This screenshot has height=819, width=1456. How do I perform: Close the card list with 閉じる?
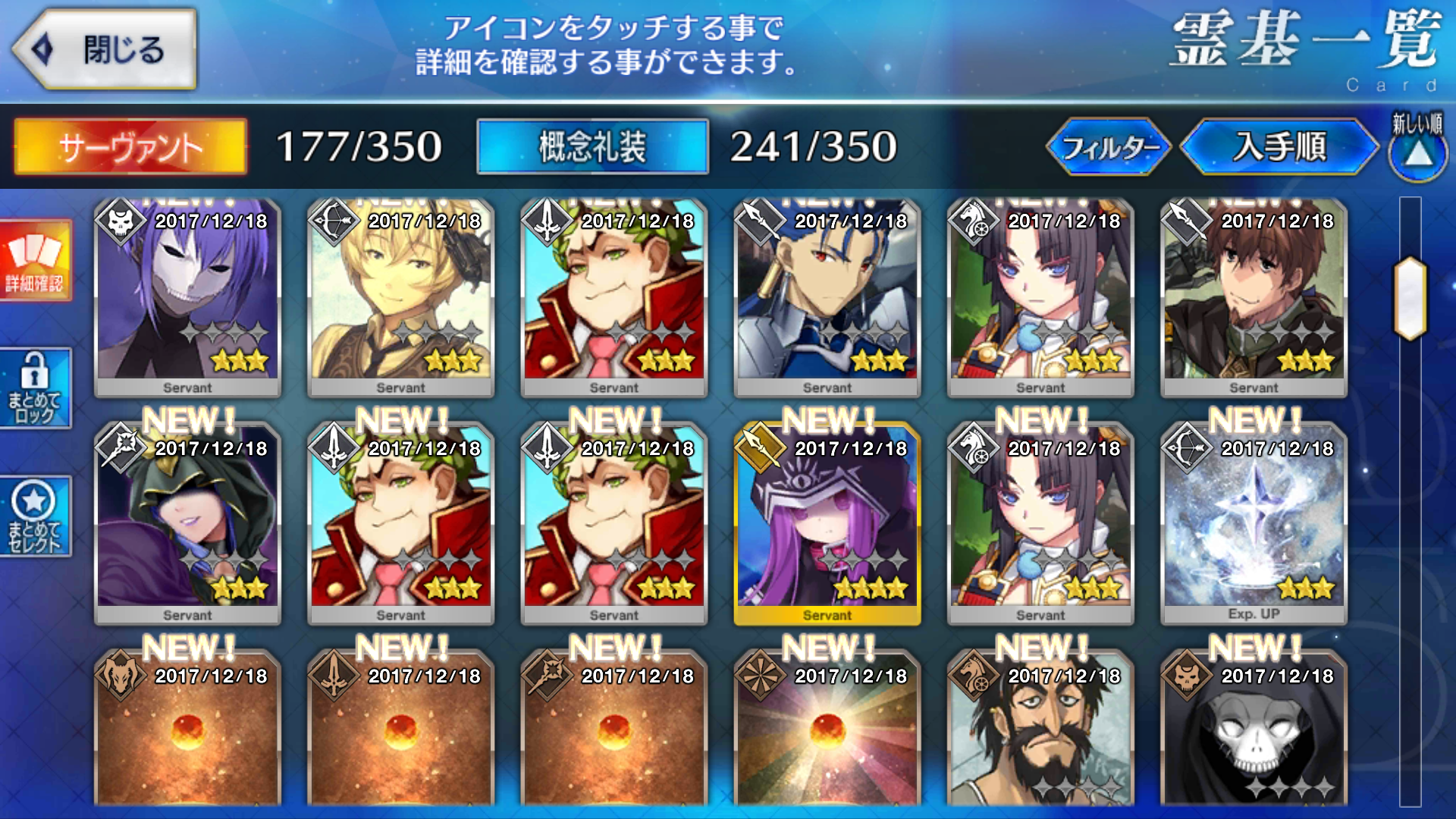click(x=105, y=50)
